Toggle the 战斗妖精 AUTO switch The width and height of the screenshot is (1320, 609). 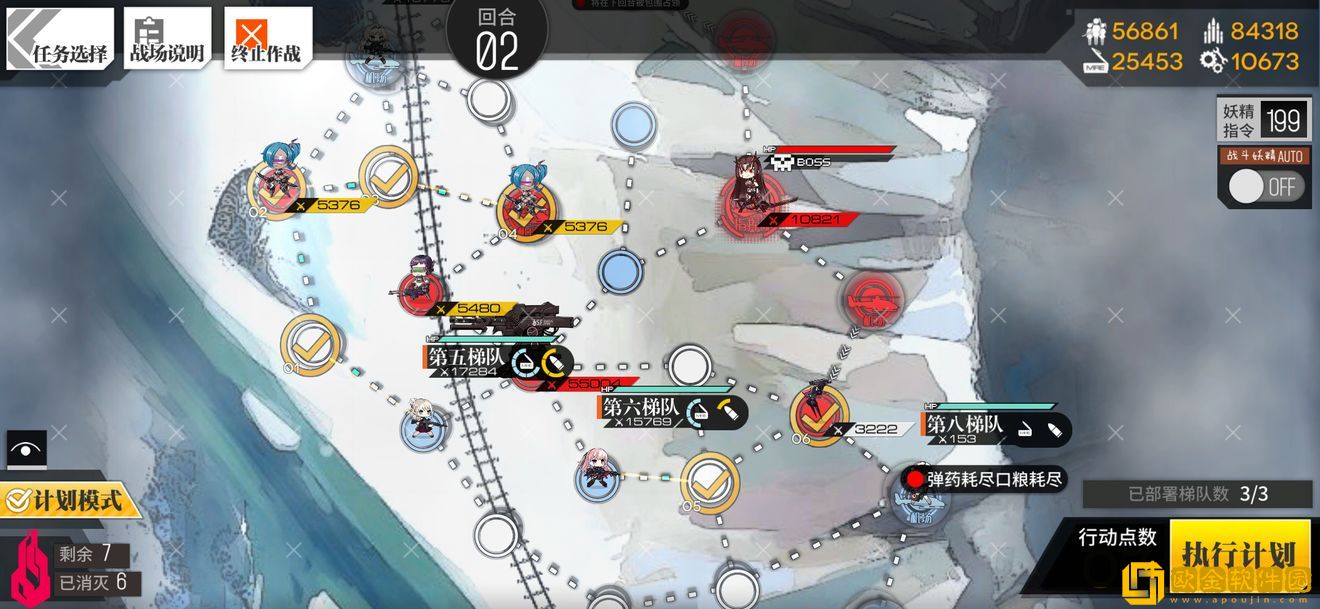1266,186
